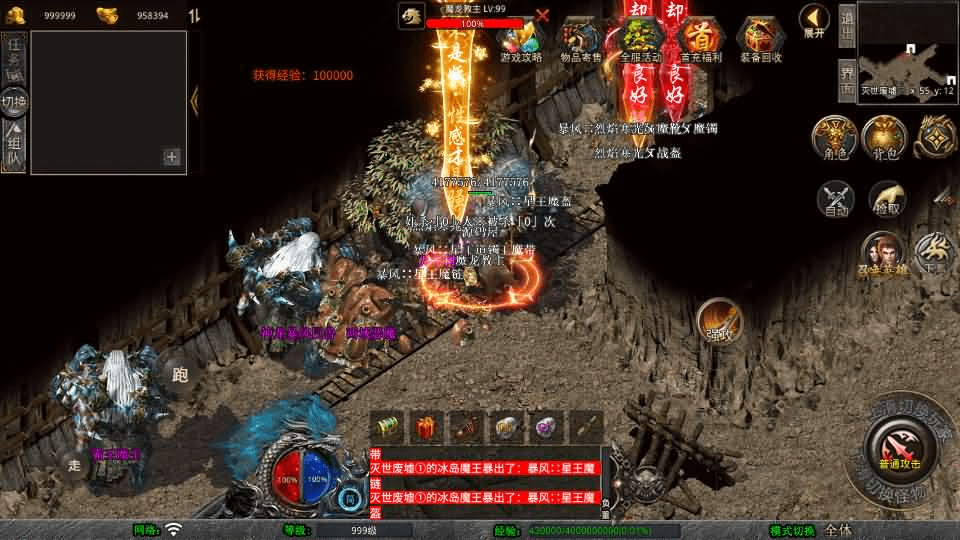
Task: Open the 装备回收 equipment recycle chest
Action: coord(762,41)
